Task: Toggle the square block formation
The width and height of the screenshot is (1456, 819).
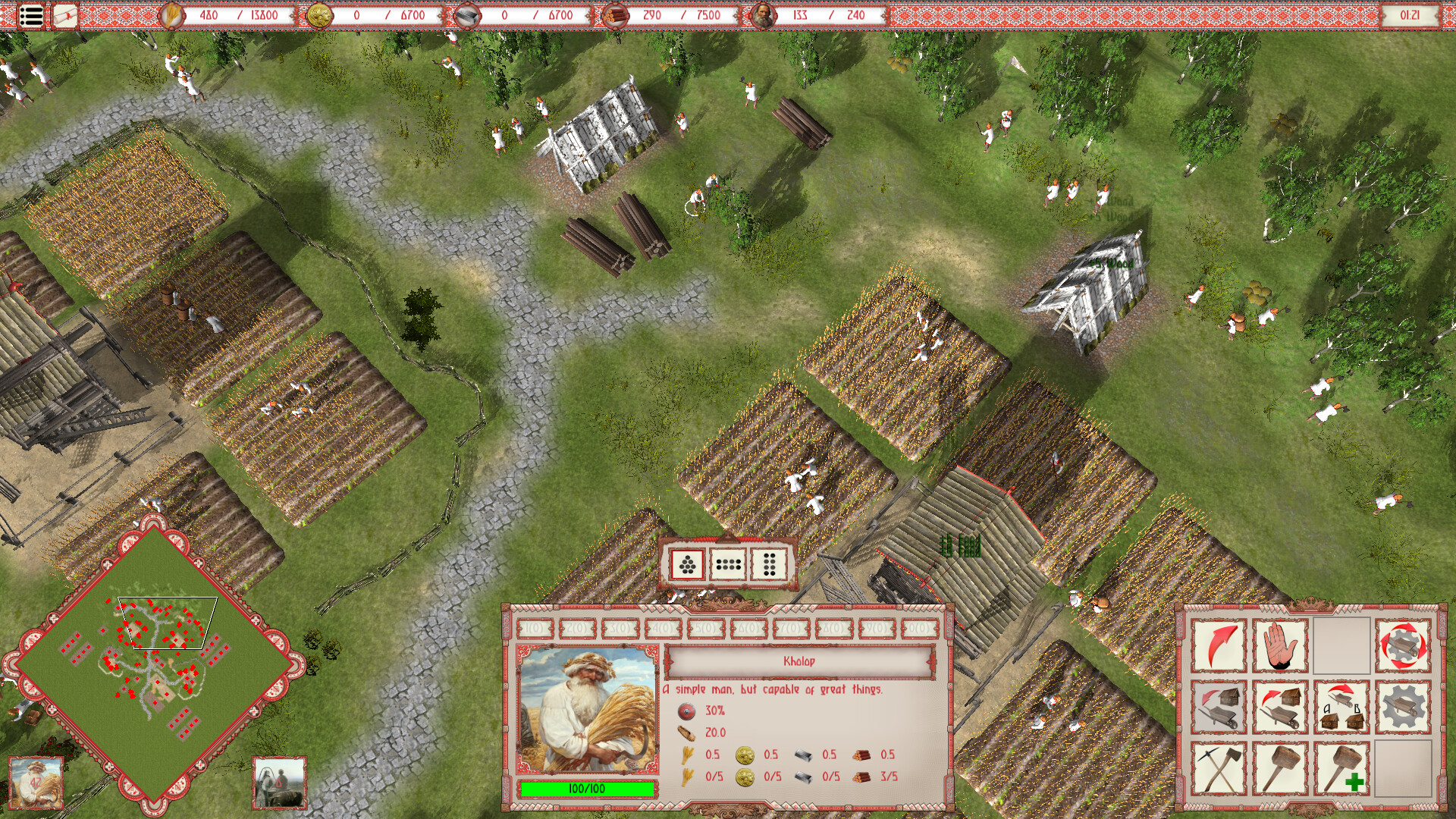Action: [x=766, y=565]
